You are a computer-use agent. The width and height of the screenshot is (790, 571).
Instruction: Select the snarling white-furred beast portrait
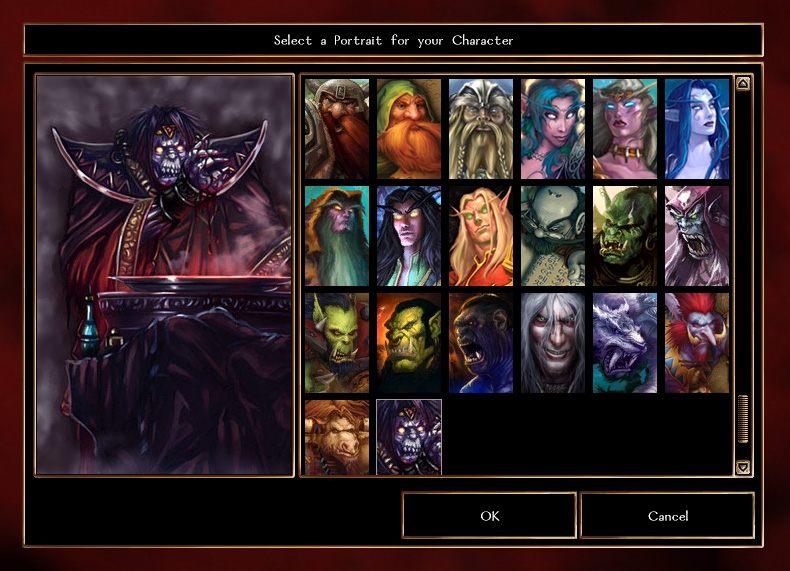point(625,343)
